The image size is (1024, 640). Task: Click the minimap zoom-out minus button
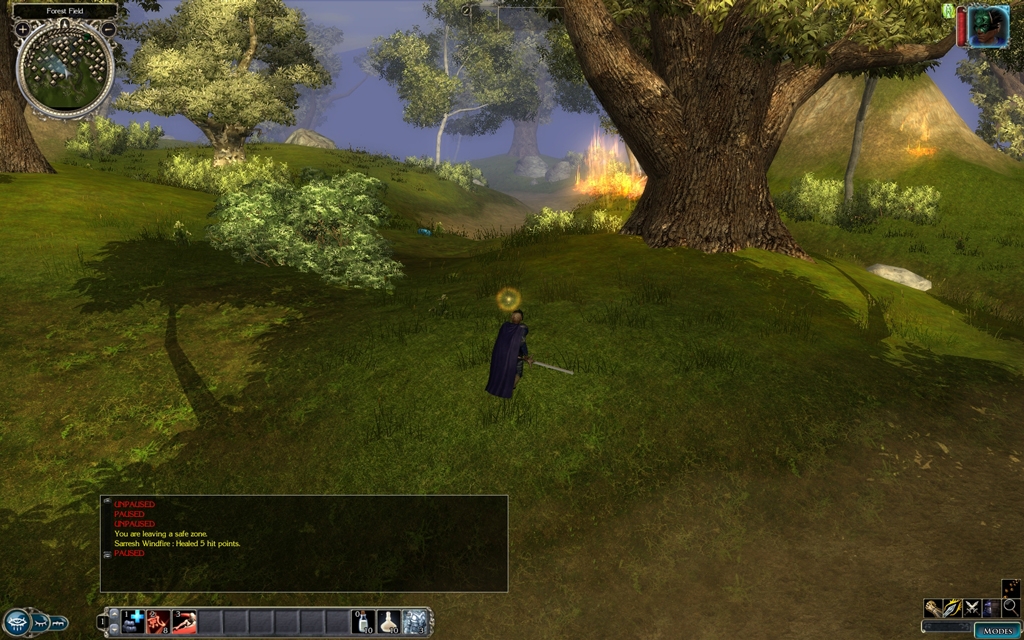108,29
